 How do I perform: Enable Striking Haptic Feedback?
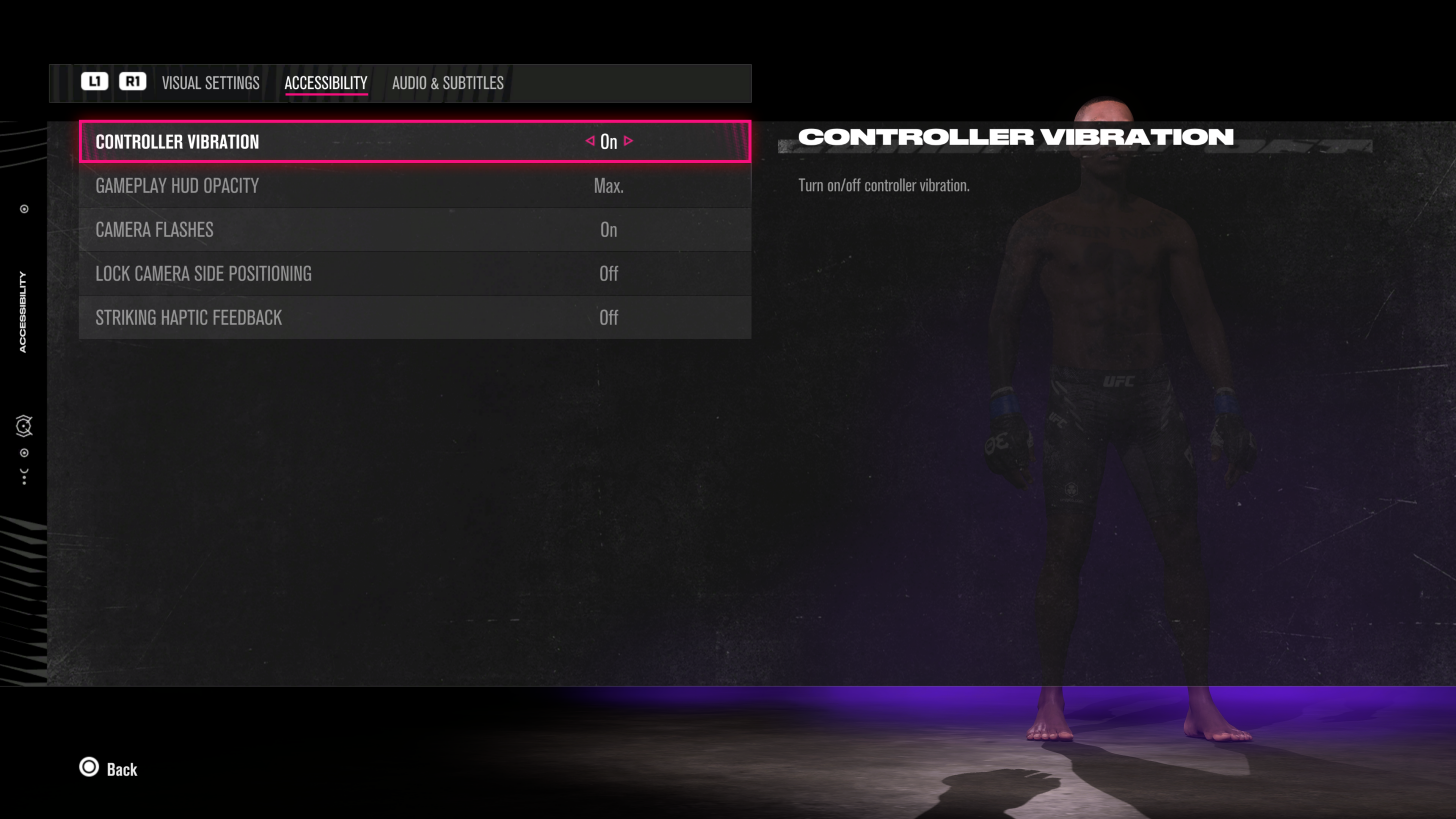point(609,317)
